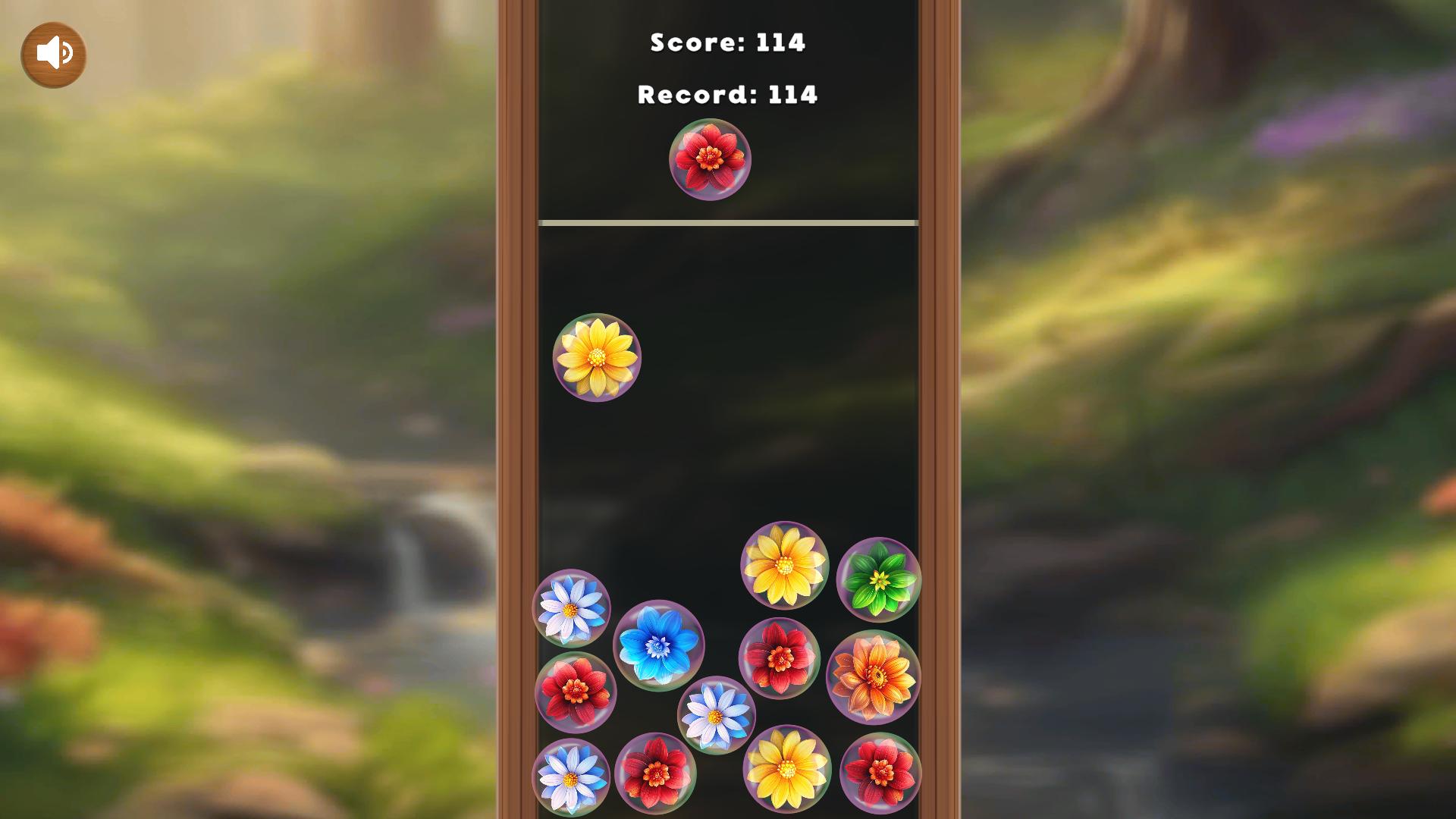
Task: Click the horizontal drop line divider
Action: click(726, 221)
